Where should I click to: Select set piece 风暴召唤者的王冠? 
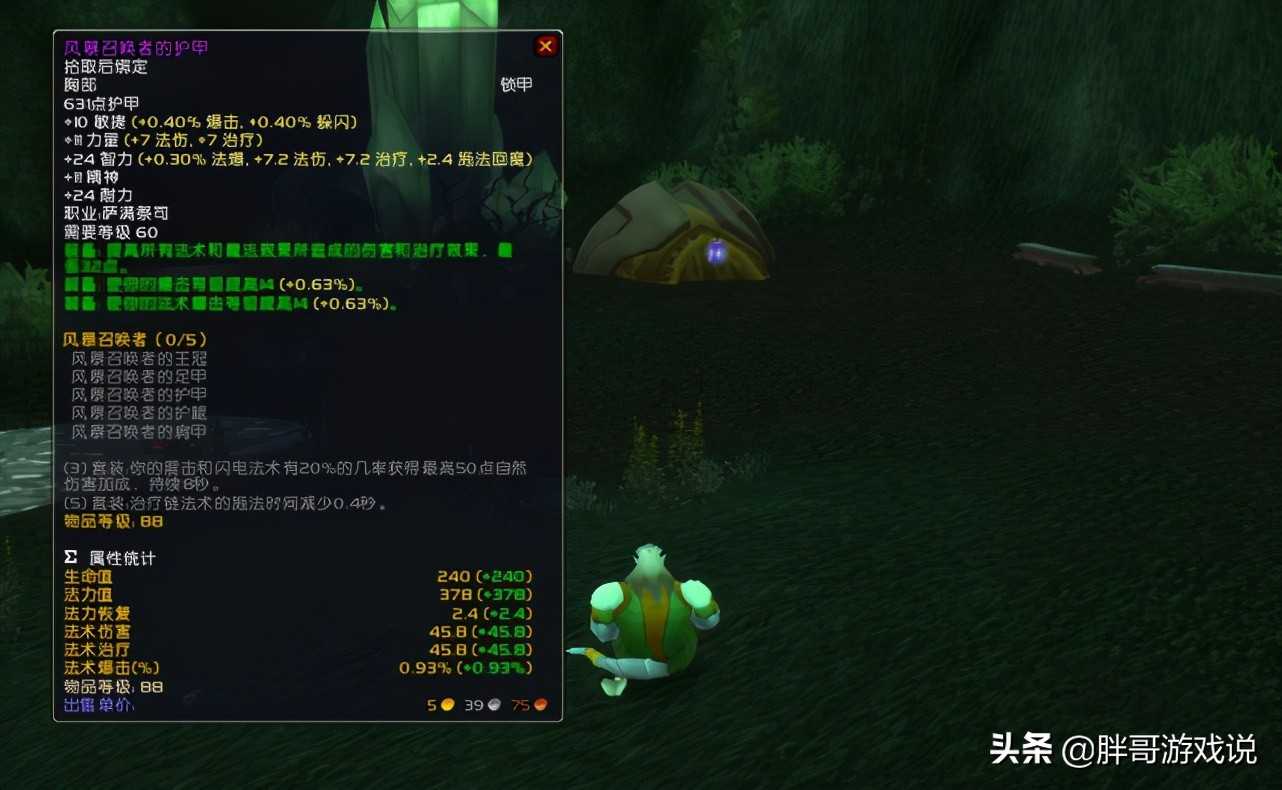[140, 358]
